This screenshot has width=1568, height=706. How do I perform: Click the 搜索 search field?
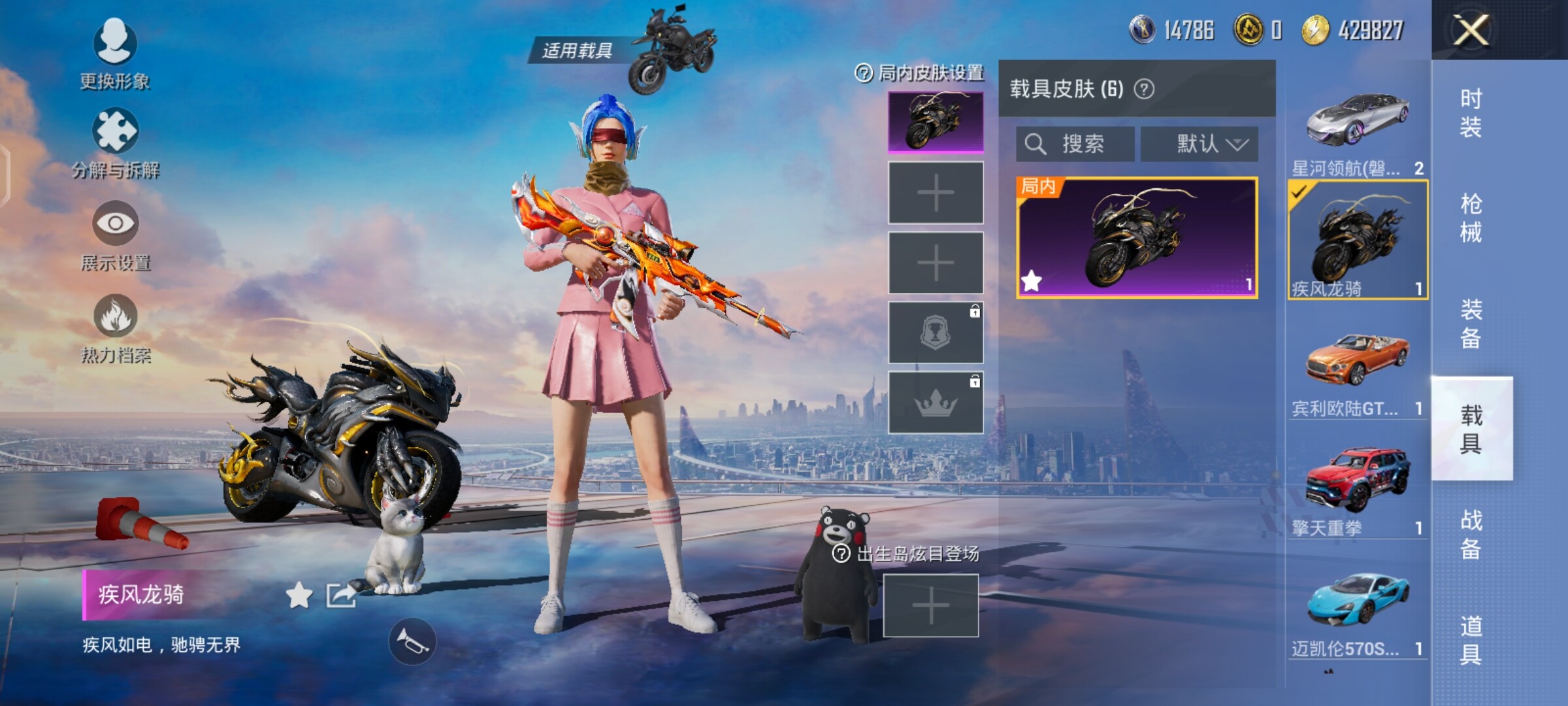coord(1075,144)
